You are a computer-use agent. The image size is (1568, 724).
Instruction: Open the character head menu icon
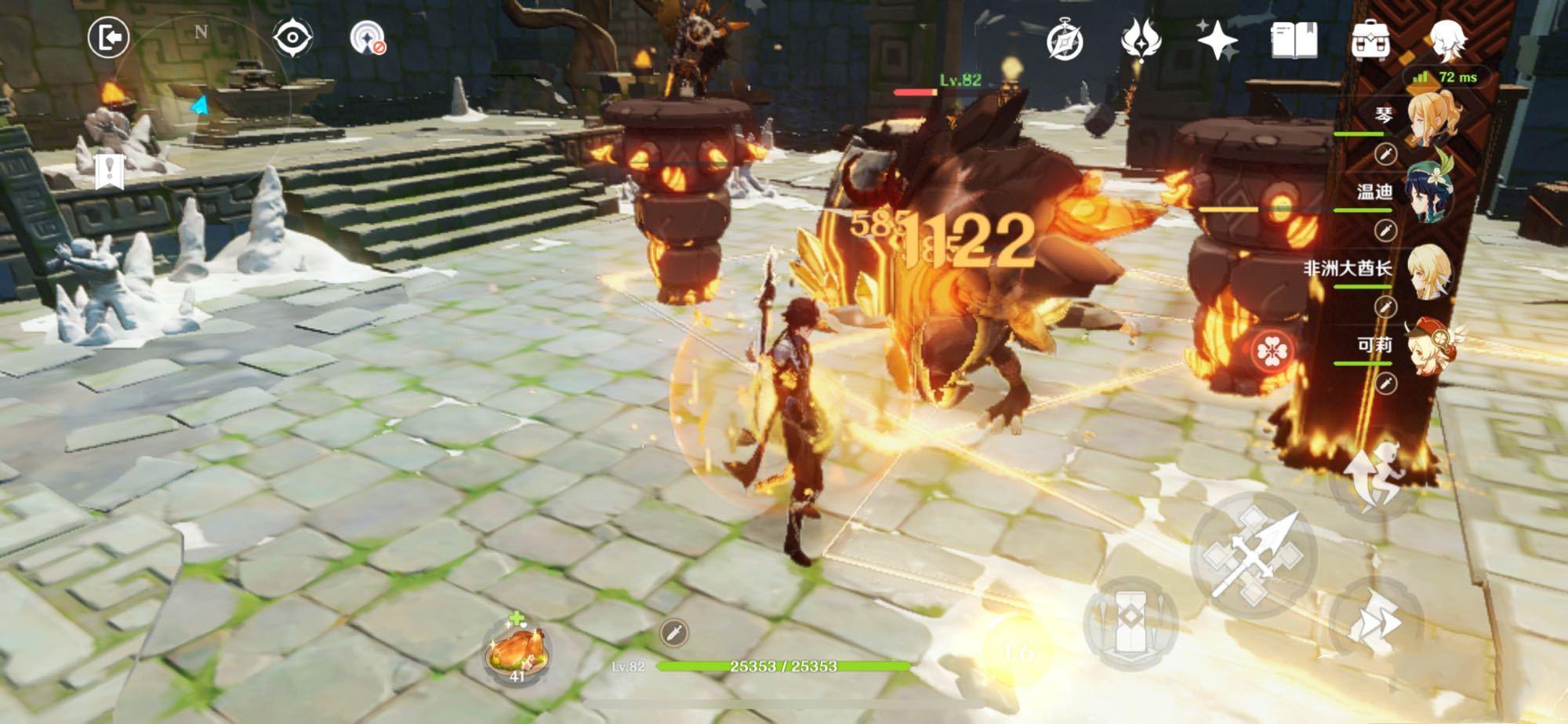[1447, 39]
